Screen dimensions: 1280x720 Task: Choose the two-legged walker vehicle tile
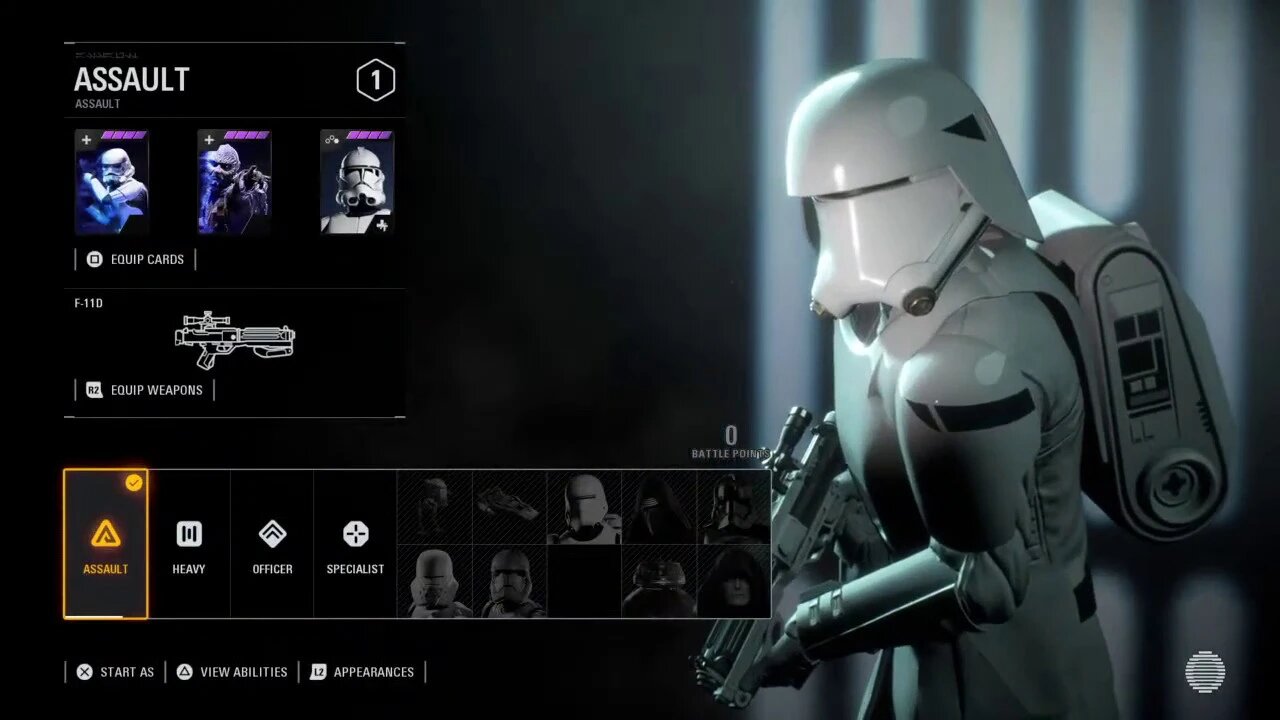[x=435, y=507]
